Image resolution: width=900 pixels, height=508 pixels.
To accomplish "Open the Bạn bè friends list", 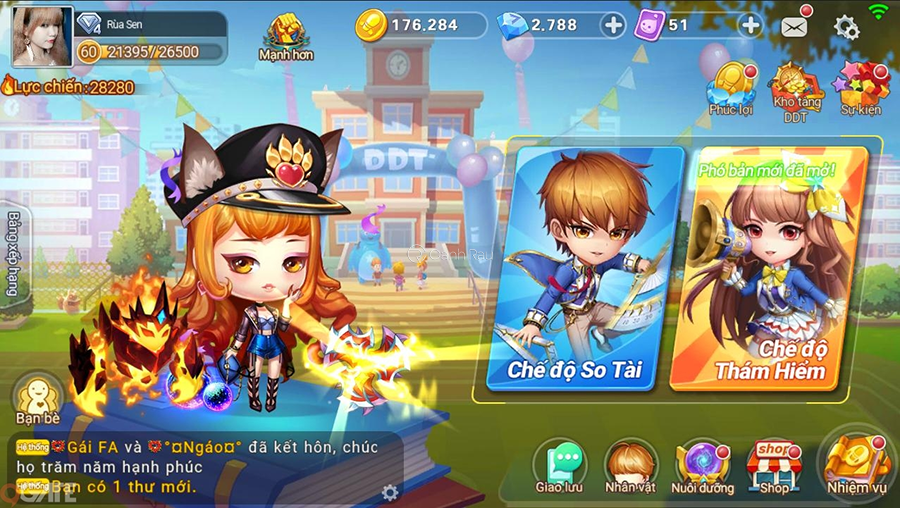I will pyautogui.click(x=39, y=398).
